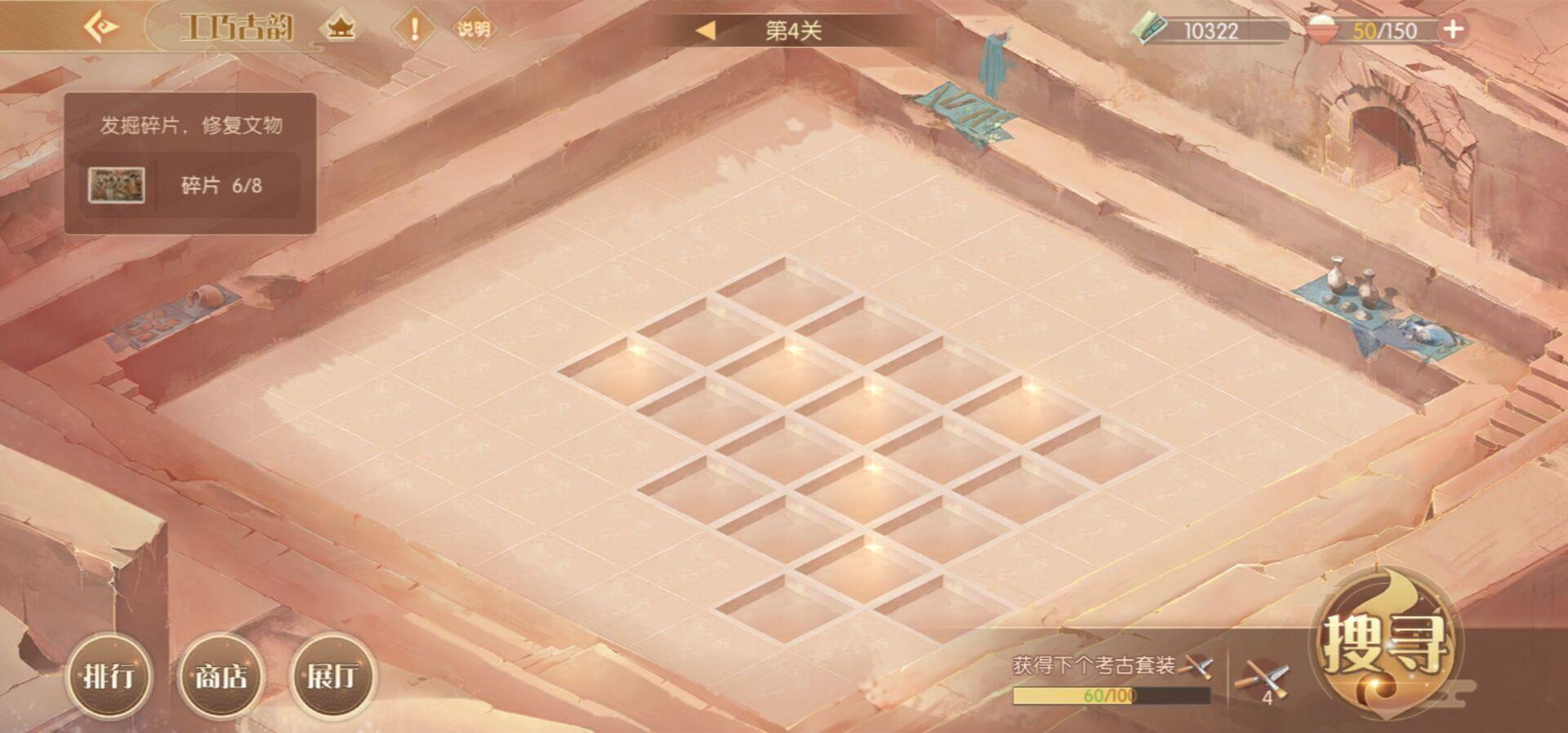Open the 排行 ranking

(x=109, y=676)
